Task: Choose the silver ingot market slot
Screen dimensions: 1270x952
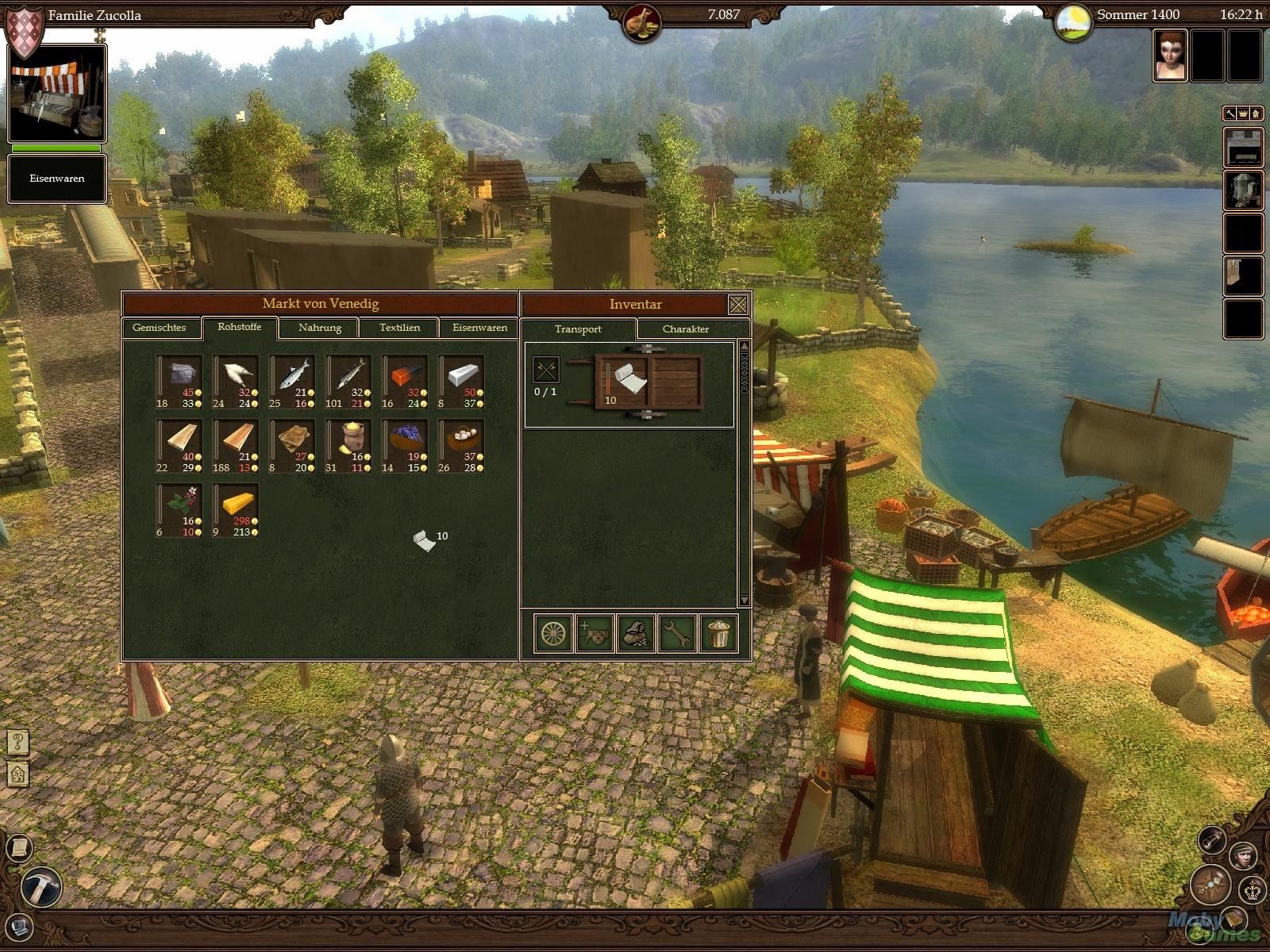Action: [x=462, y=377]
